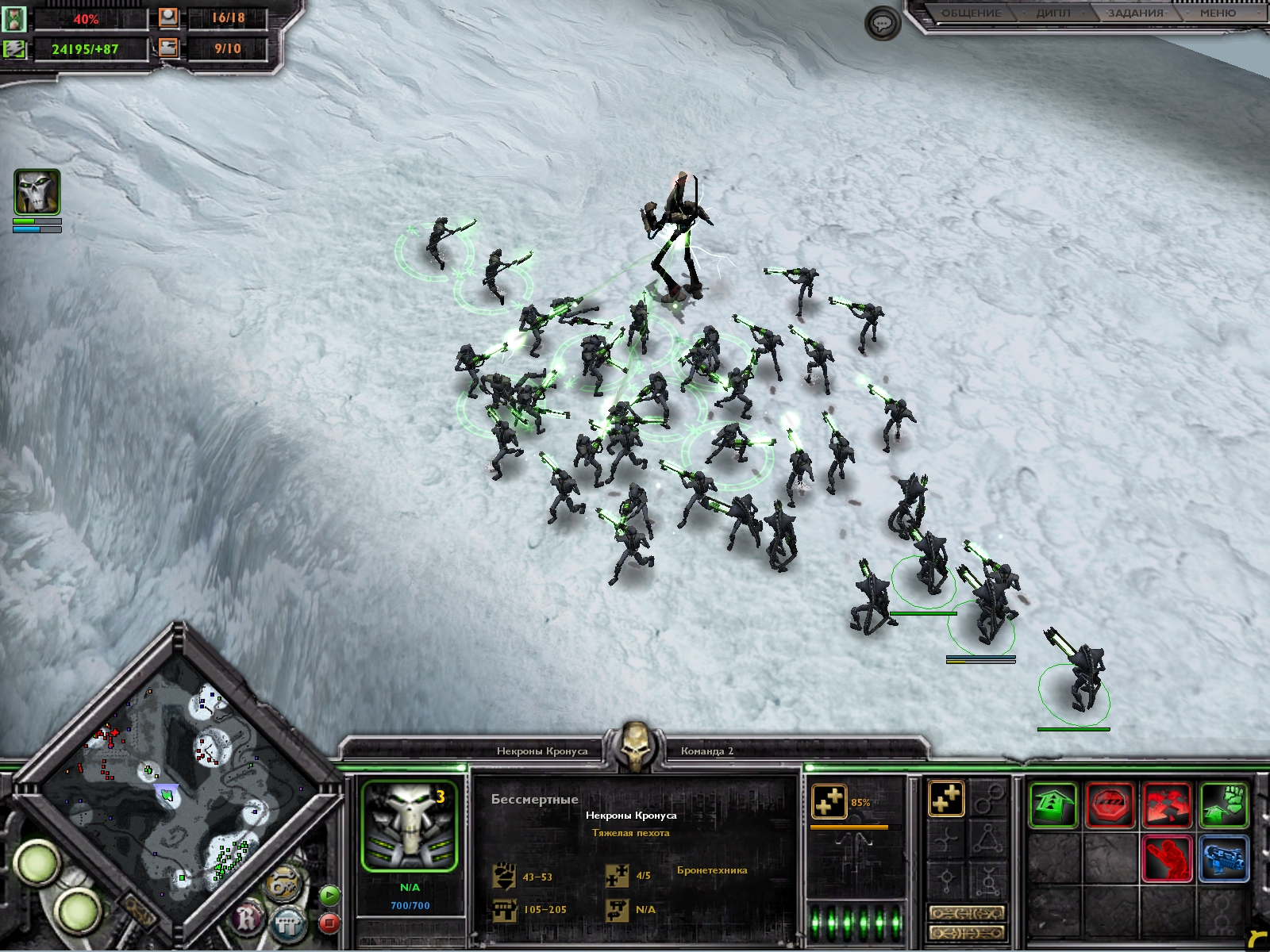Image resolution: width=1270 pixels, height=952 pixels.
Task: Select the green fist melee stance
Action: pos(1223,805)
